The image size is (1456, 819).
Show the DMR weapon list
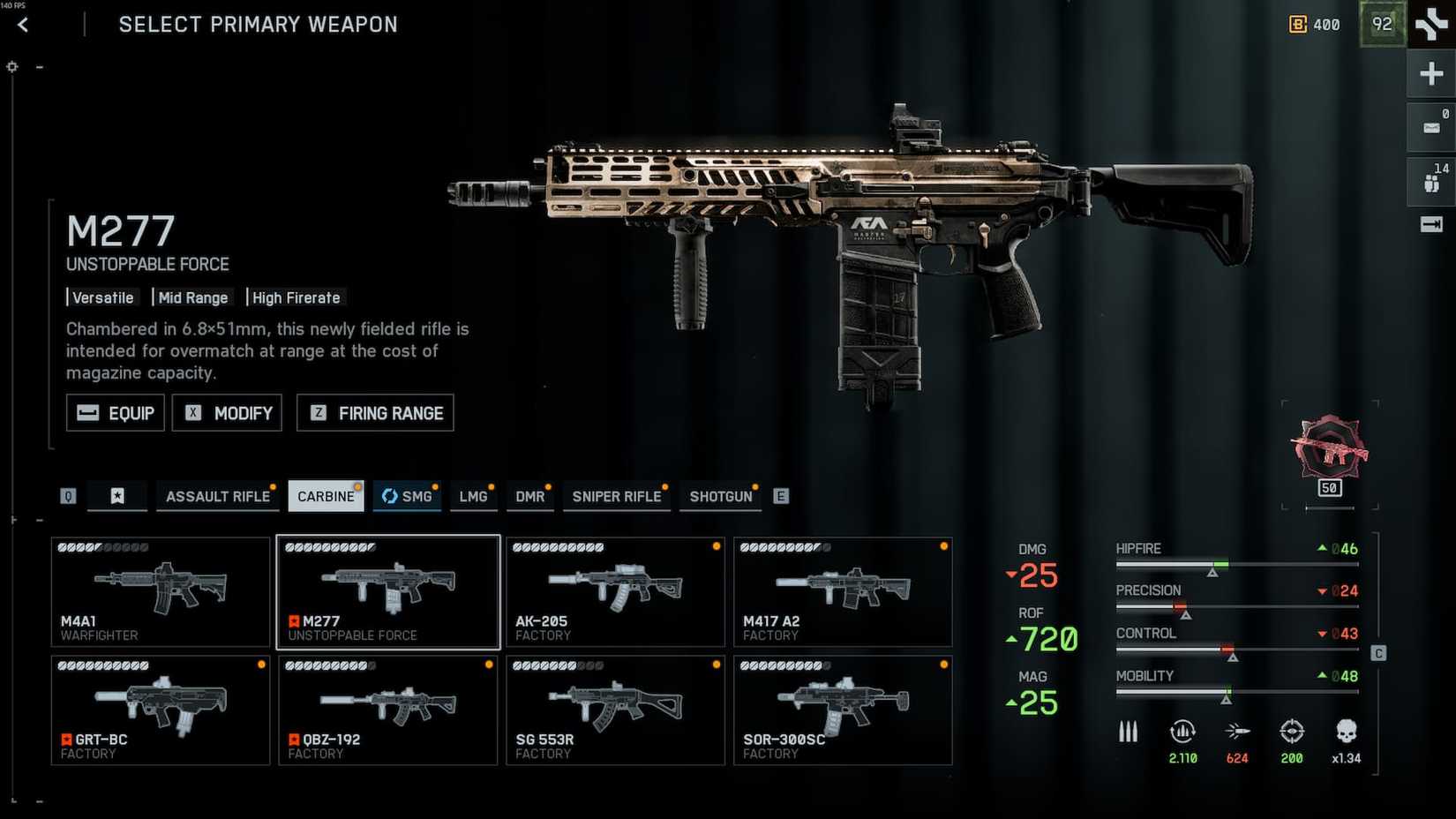pos(530,496)
